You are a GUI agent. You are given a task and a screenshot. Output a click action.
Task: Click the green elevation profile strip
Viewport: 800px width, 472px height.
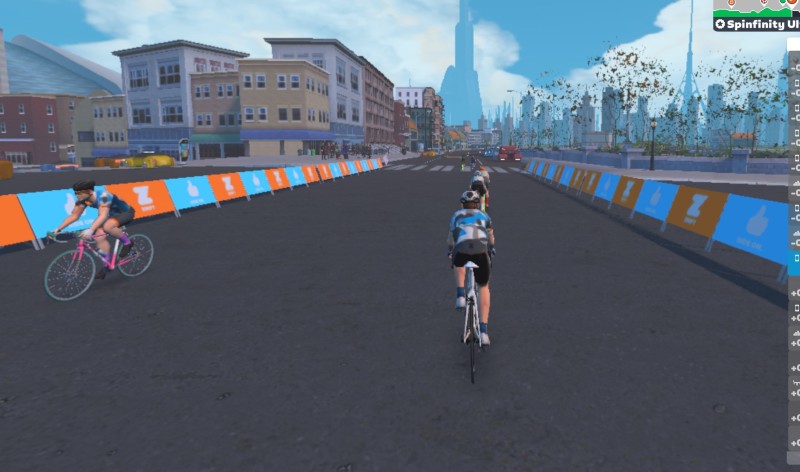pyautogui.click(x=756, y=7)
